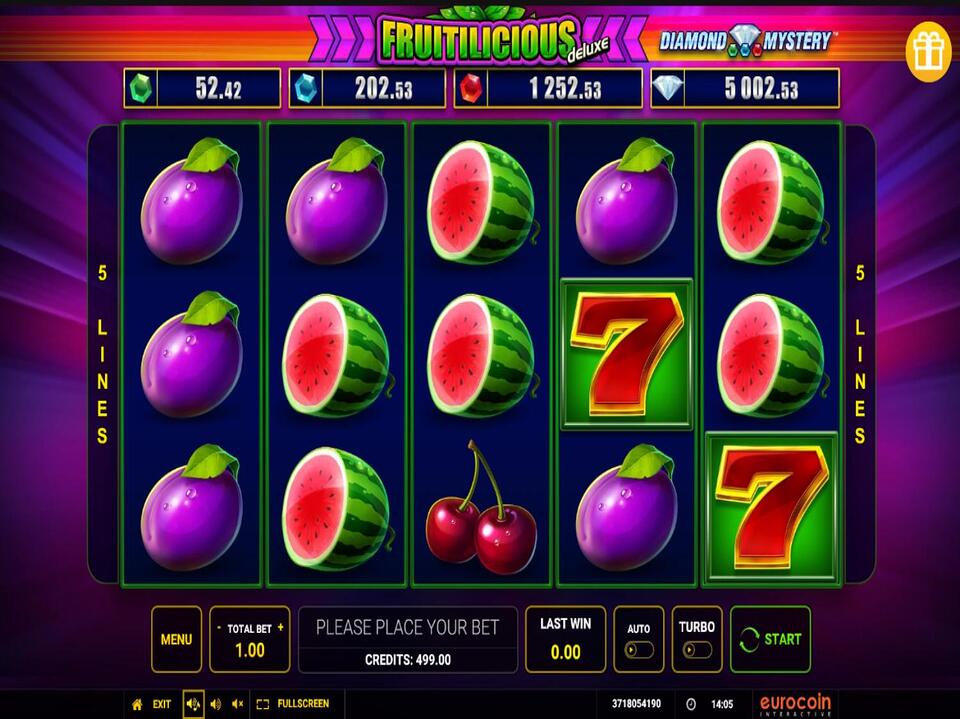
Task: Select the highlighted full-volume speaker icon
Action: [193, 704]
